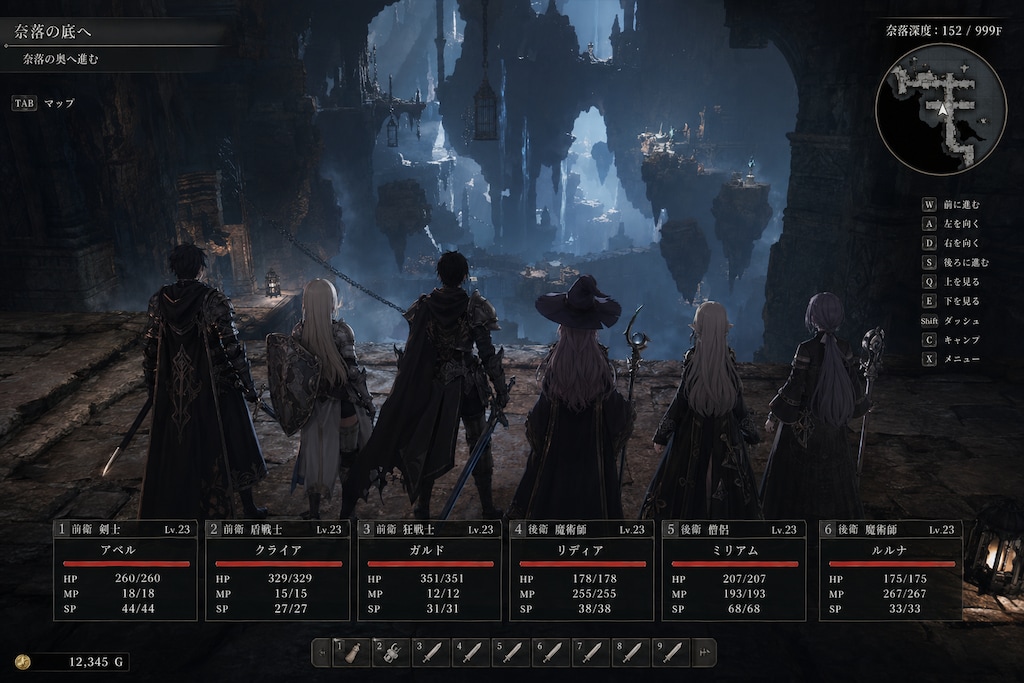
Task: Use the potion bottle in hotbar slot 1
Action: (351, 652)
